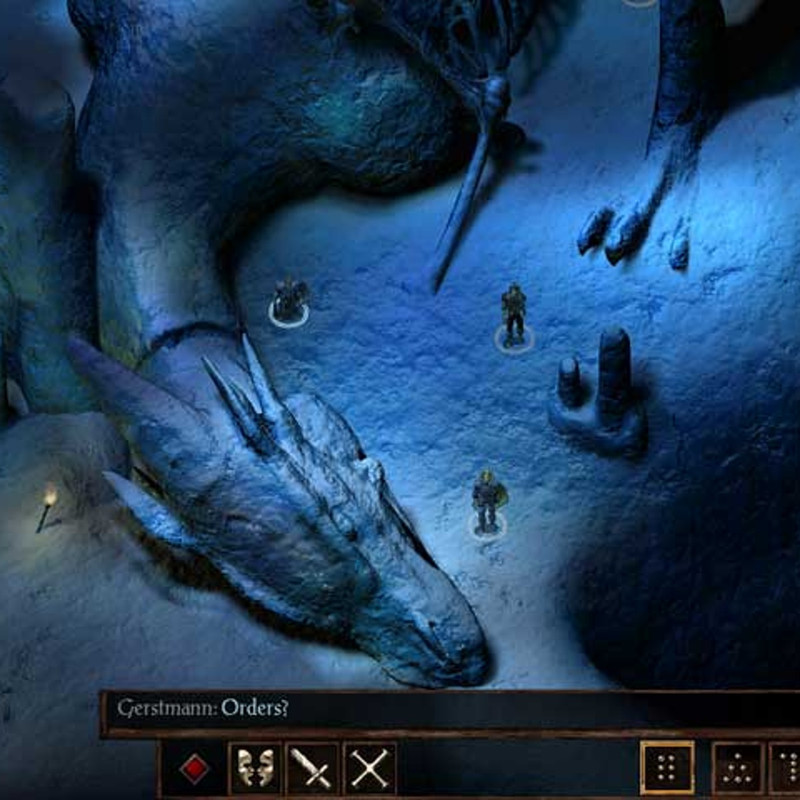Activate the crossed weapons icon
Image resolution: width=800 pixels, height=800 pixels.
(x=370, y=769)
